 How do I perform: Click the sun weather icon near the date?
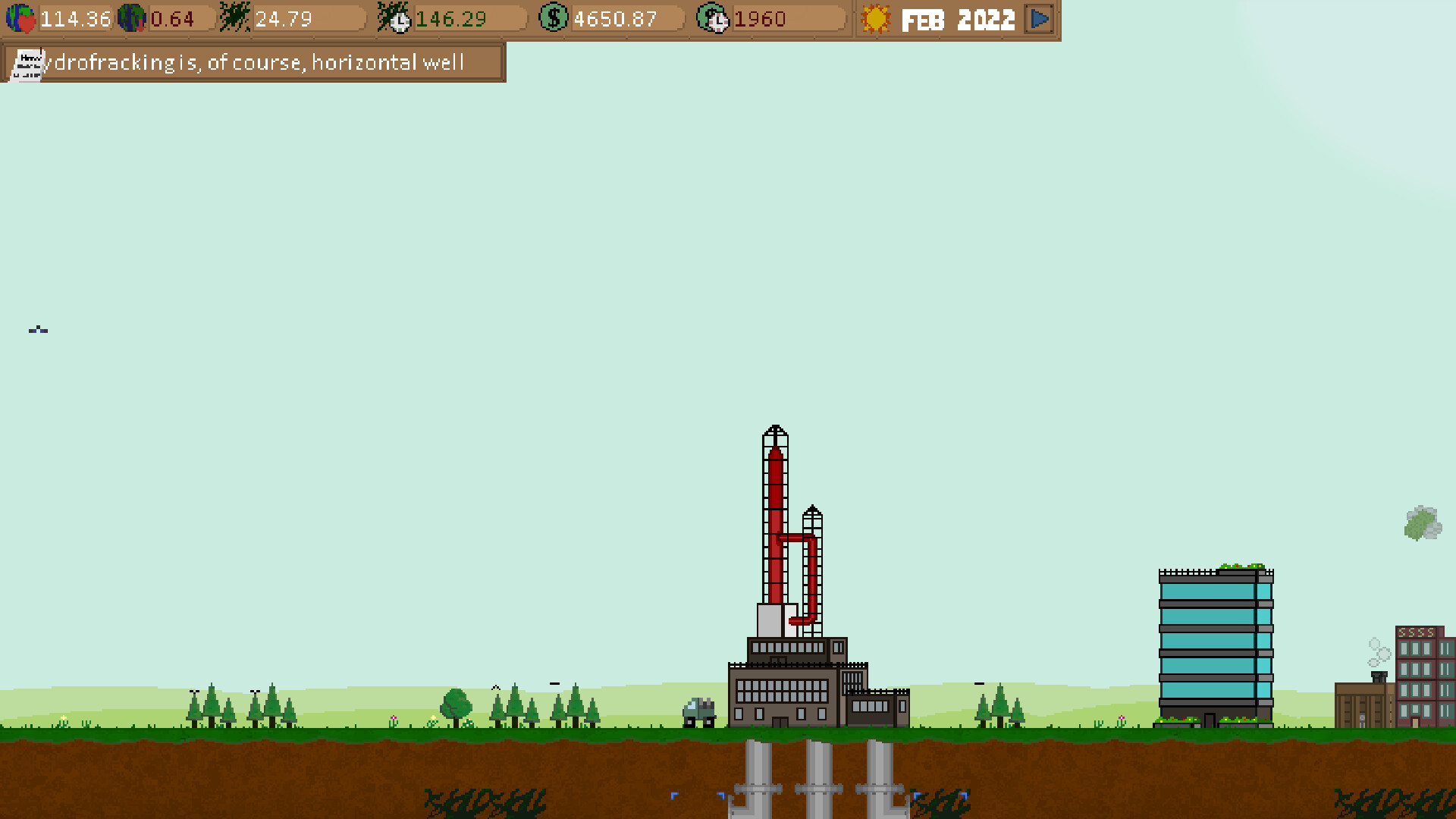click(877, 19)
